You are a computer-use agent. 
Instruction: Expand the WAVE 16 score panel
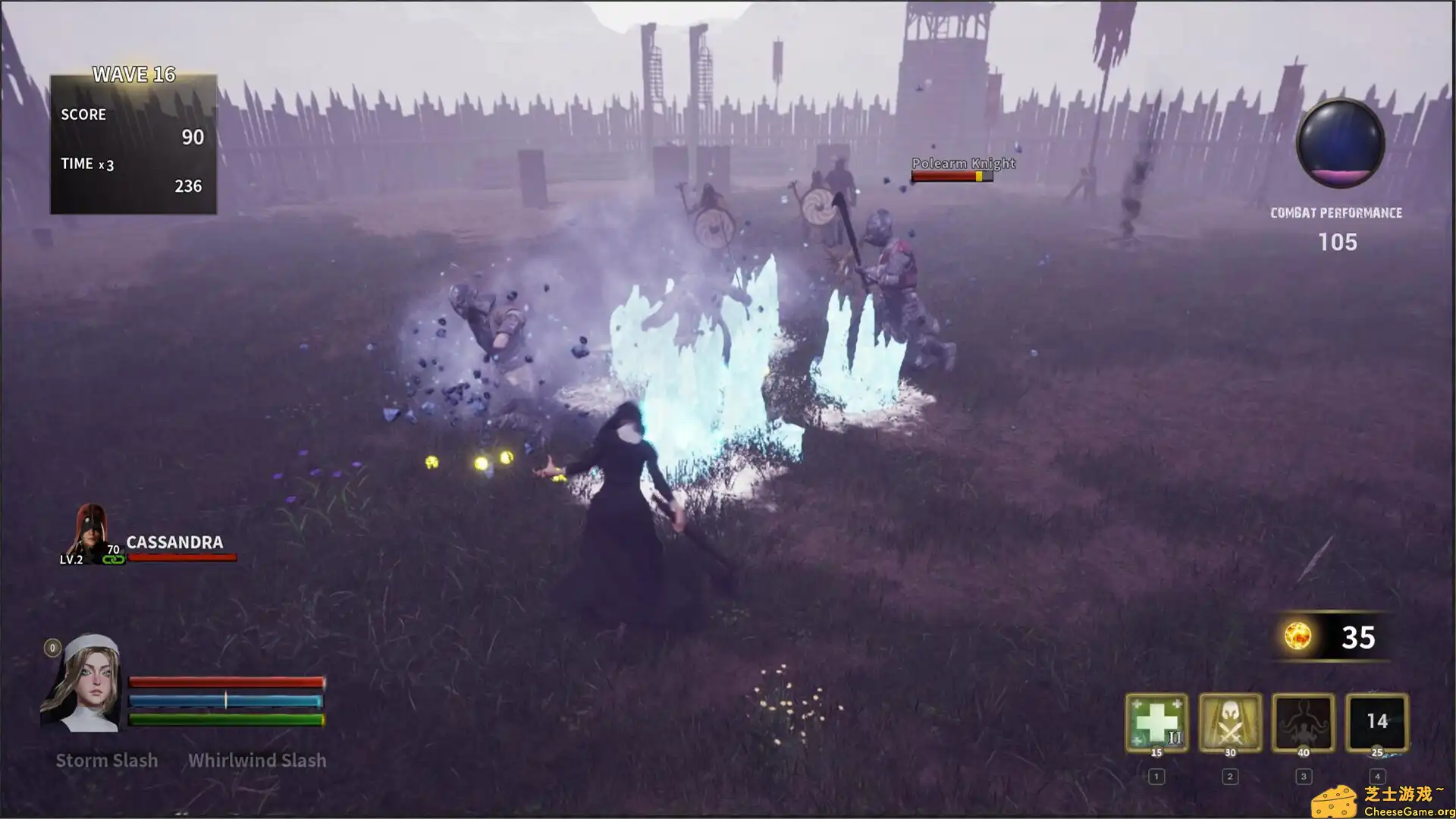(133, 75)
